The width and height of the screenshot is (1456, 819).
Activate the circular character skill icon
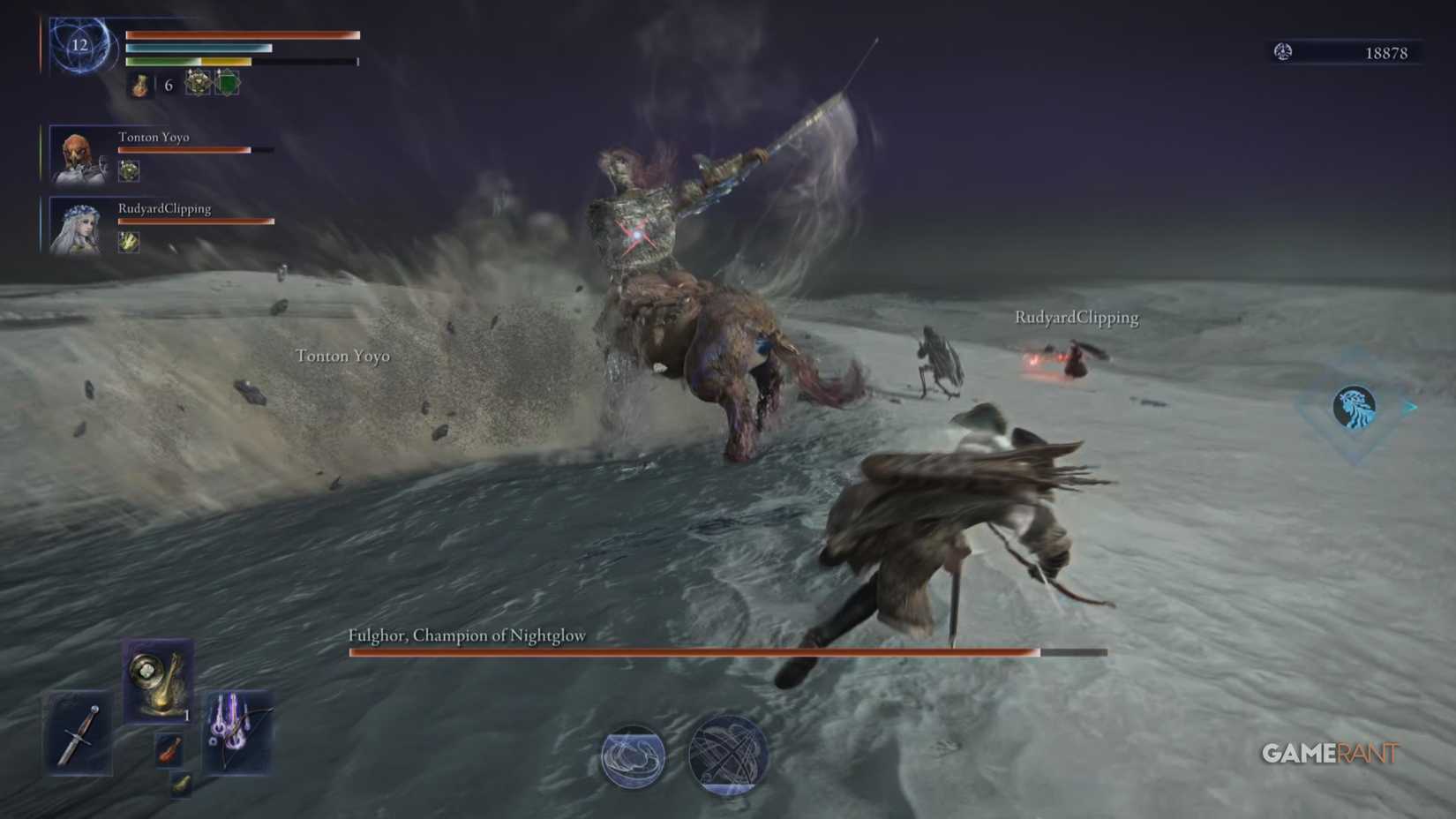click(x=631, y=757)
